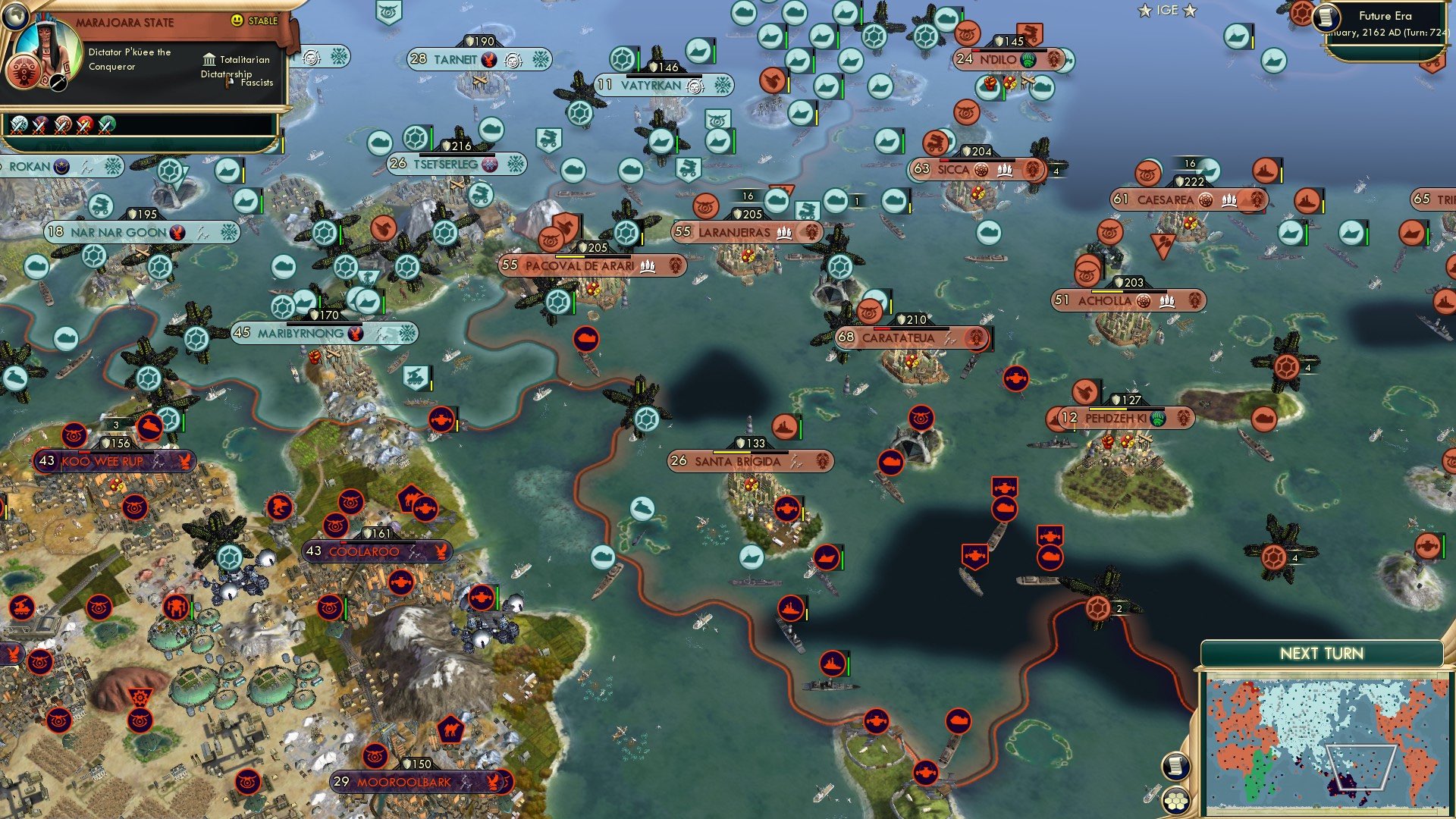Click the IGE mod label at top of screen

[x=1168, y=11]
